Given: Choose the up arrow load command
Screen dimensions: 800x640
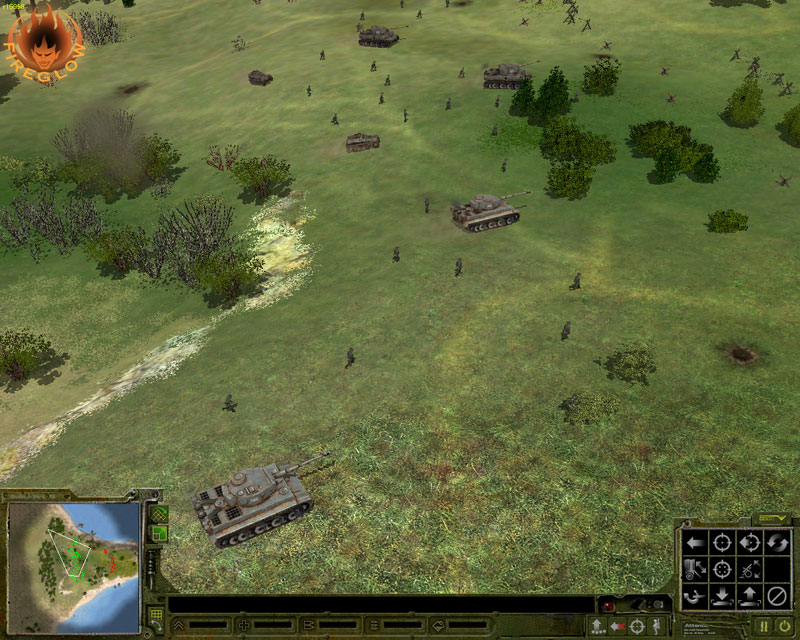Looking at the screenshot, I should click(748, 598).
